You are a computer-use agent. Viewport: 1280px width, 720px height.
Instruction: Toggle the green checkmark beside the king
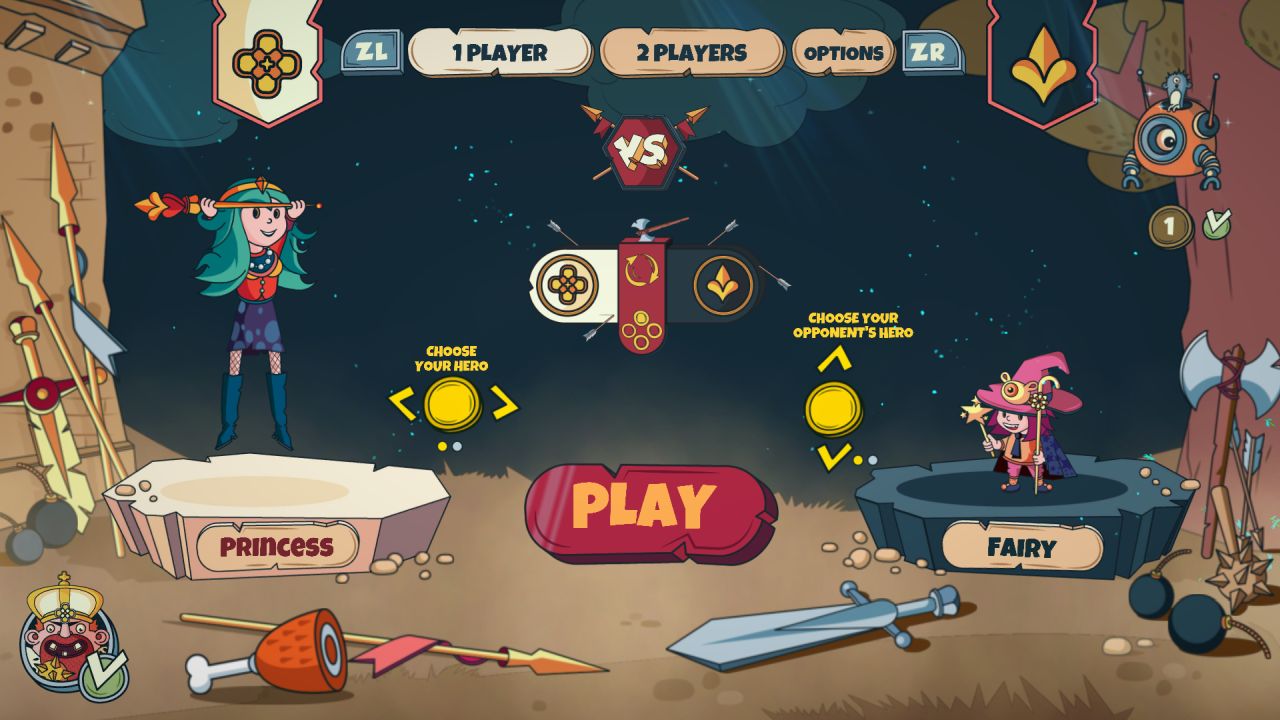(x=104, y=677)
